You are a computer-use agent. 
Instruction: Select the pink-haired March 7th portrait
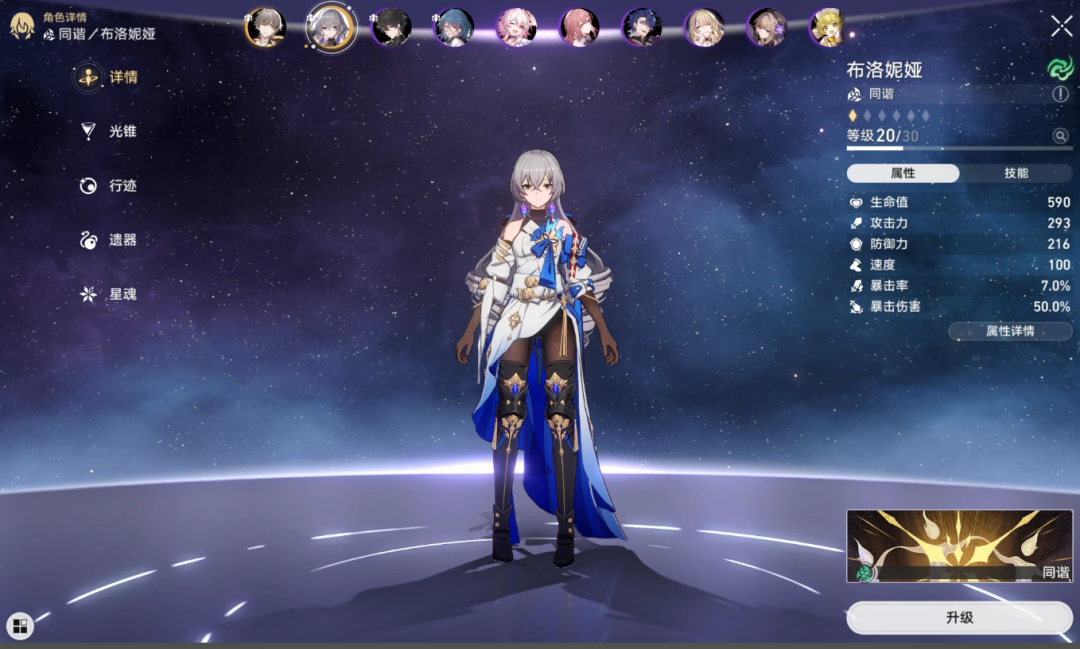click(x=517, y=27)
